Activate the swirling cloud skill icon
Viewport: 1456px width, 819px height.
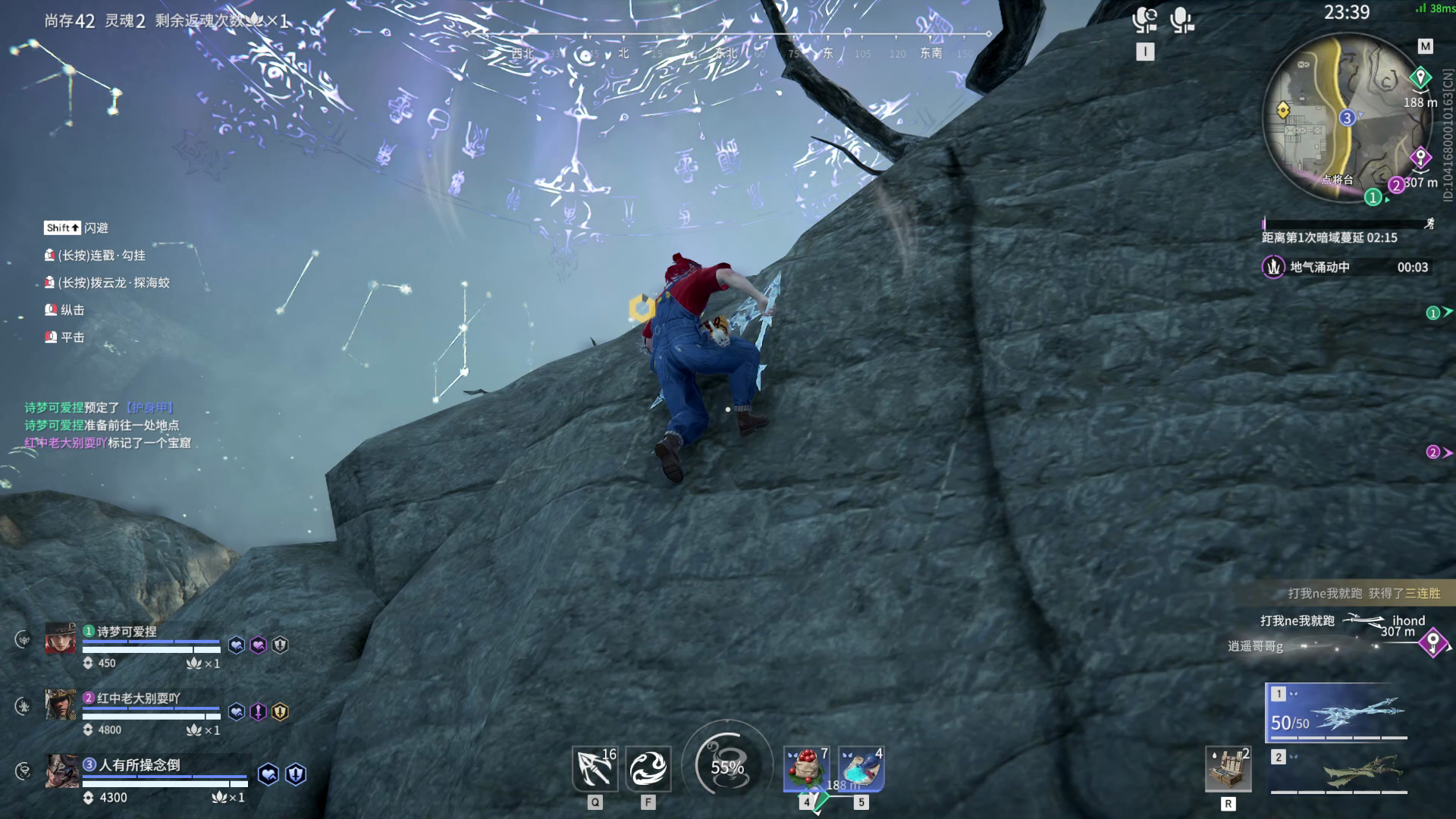pyautogui.click(x=648, y=768)
